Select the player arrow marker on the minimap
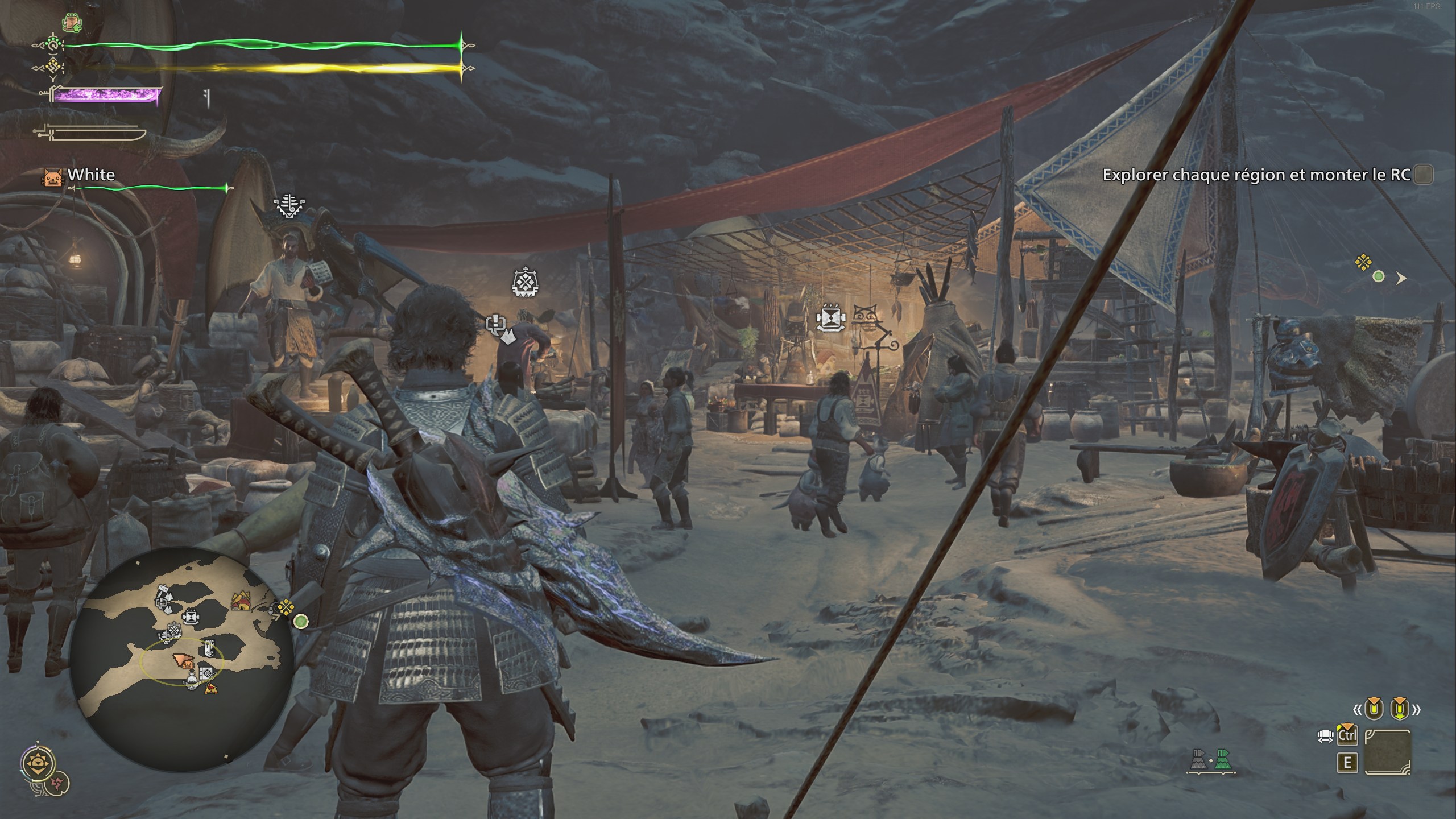This screenshot has width=1456, height=819. tap(184, 660)
